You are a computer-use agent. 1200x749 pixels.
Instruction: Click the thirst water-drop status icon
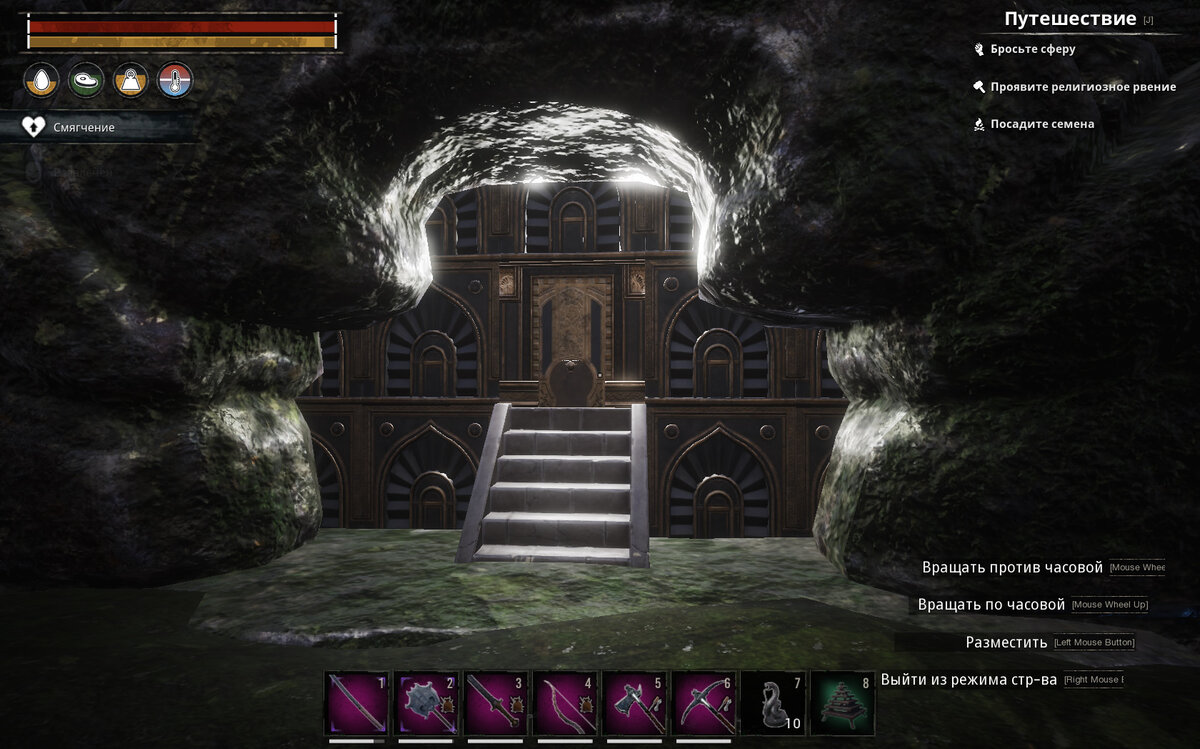[x=41, y=80]
